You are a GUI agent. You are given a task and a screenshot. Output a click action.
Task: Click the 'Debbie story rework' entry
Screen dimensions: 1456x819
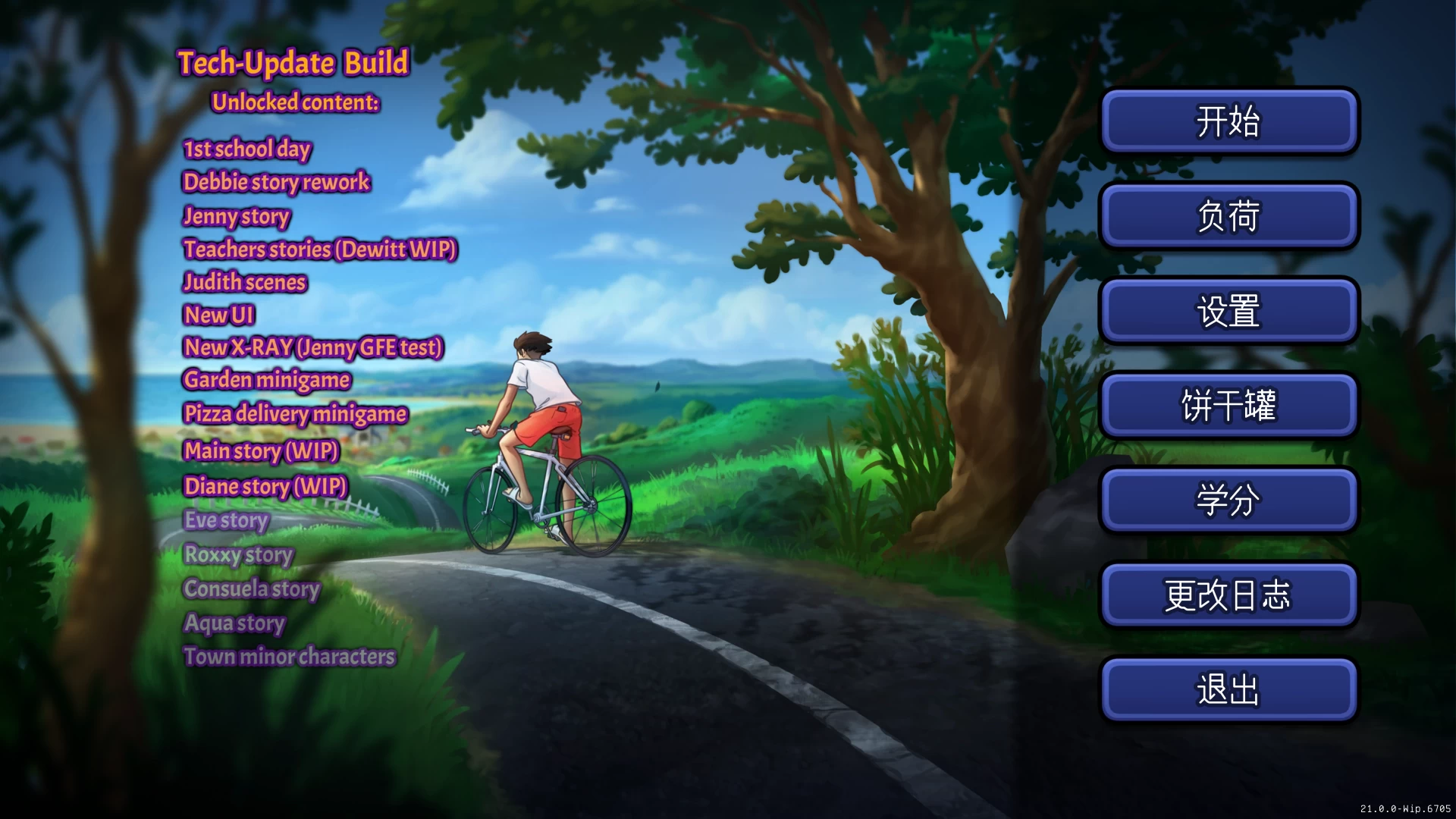(277, 183)
